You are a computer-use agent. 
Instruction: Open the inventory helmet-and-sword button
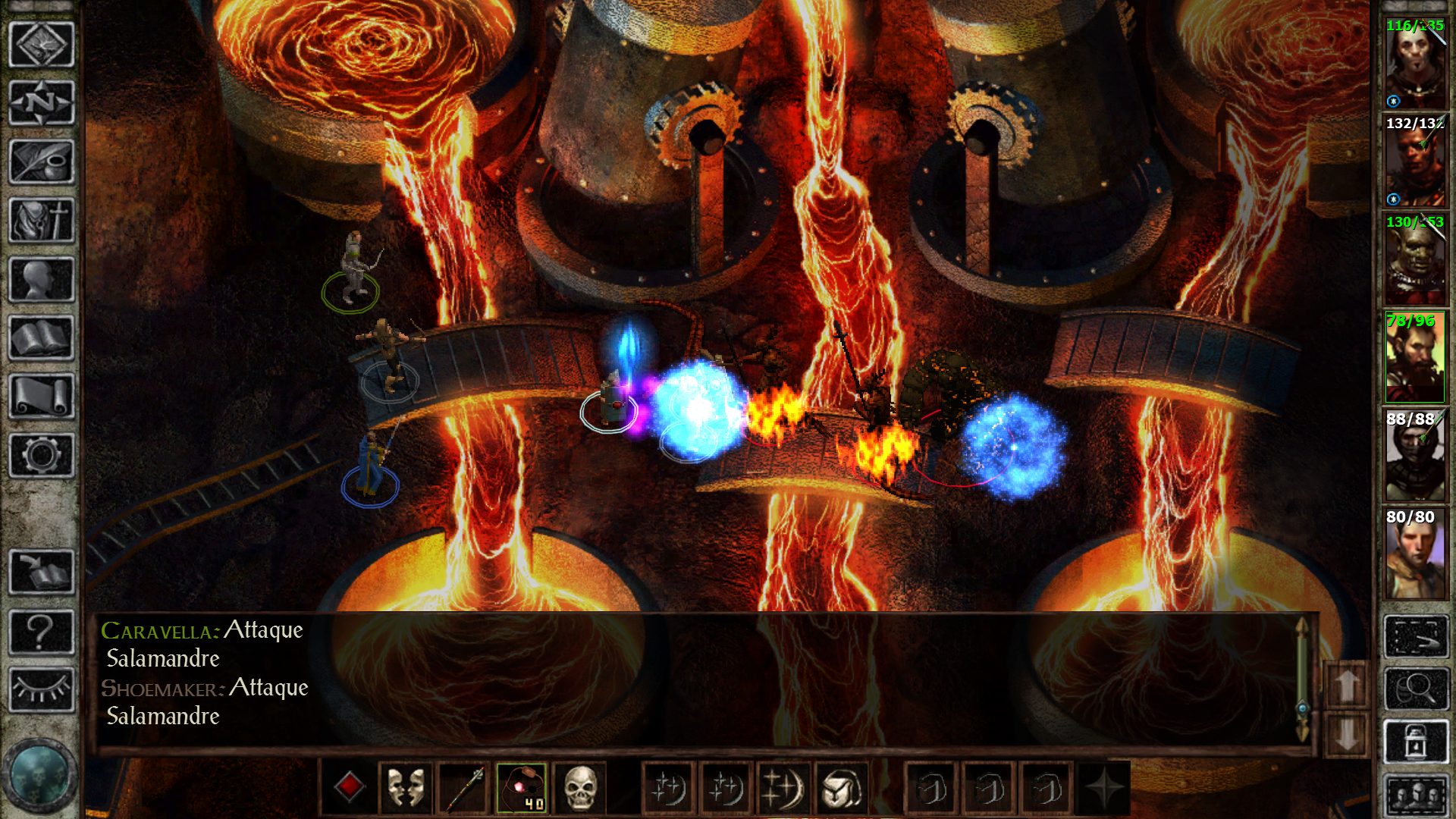41,221
